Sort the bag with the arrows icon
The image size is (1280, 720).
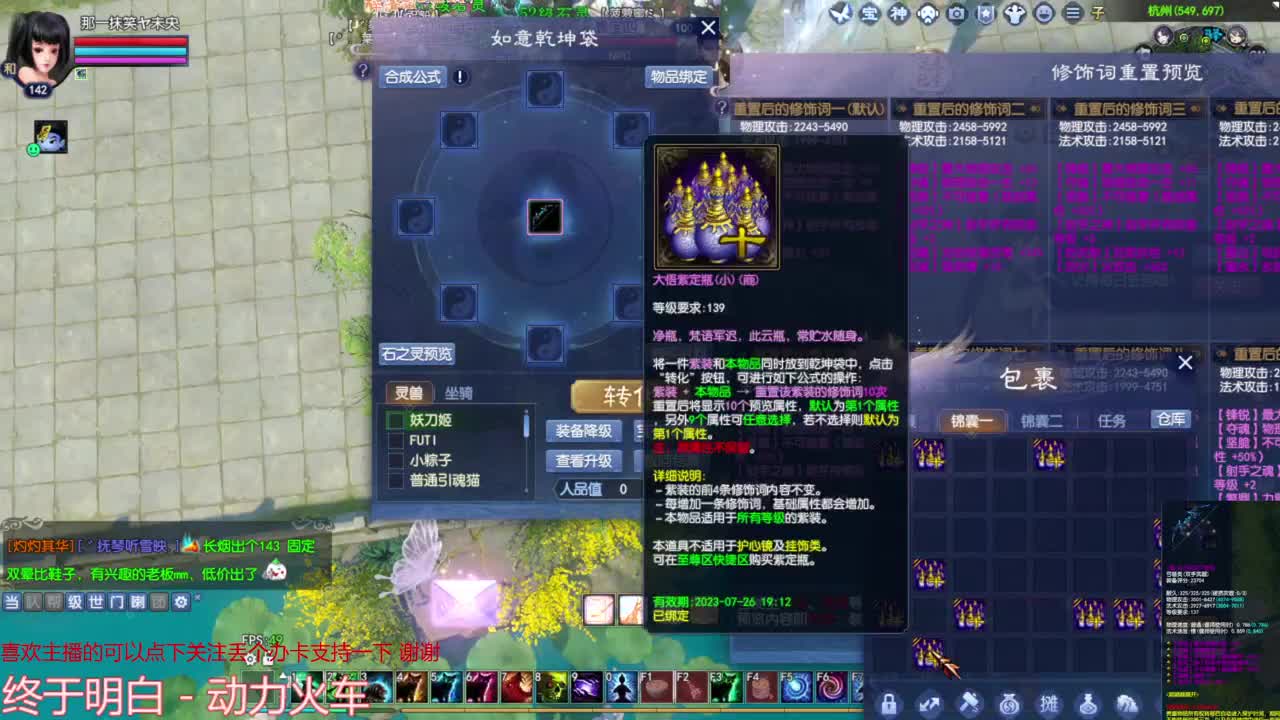(929, 702)
